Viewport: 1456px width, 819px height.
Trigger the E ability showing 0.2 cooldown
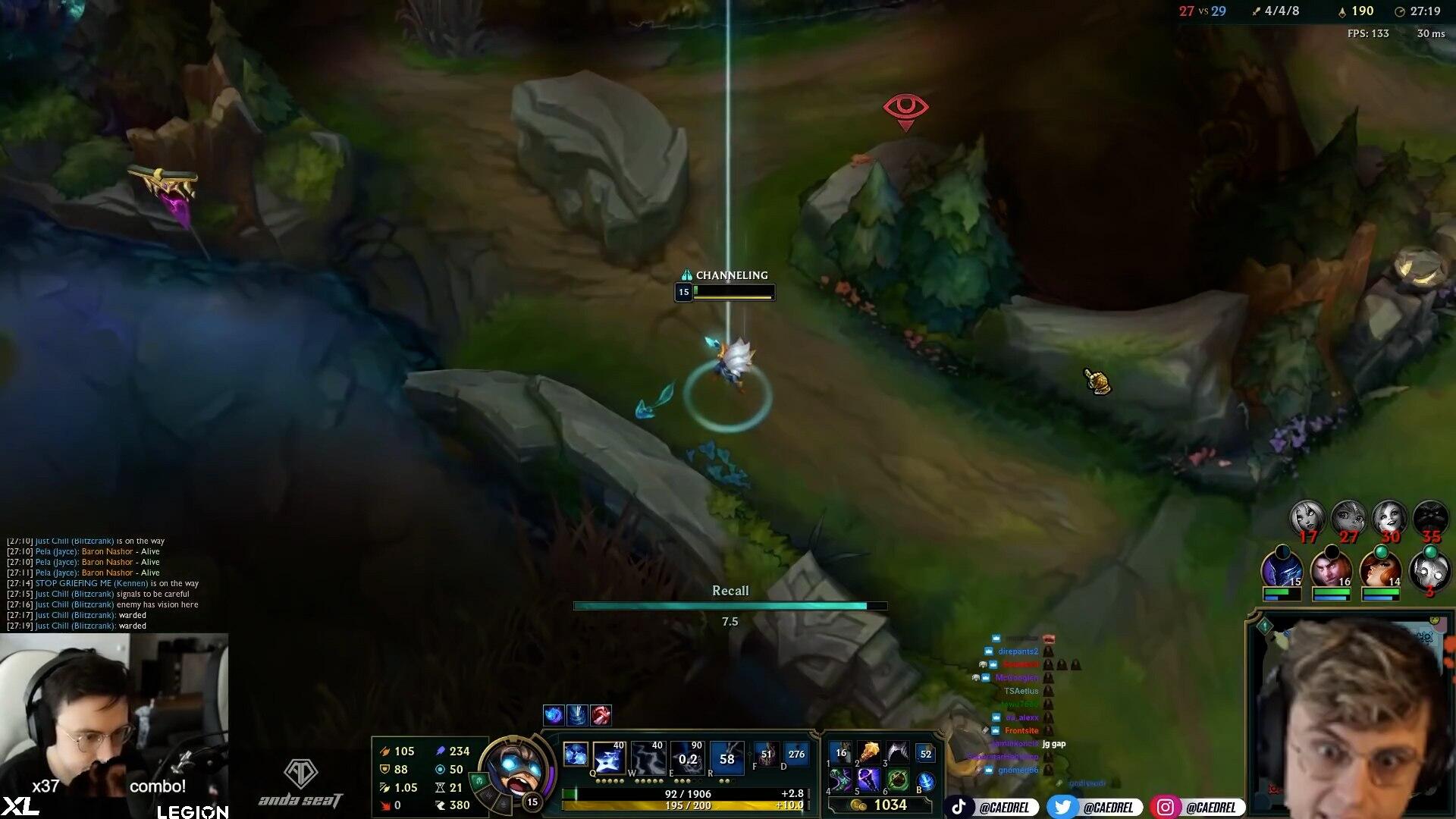[x=687, y=758]
